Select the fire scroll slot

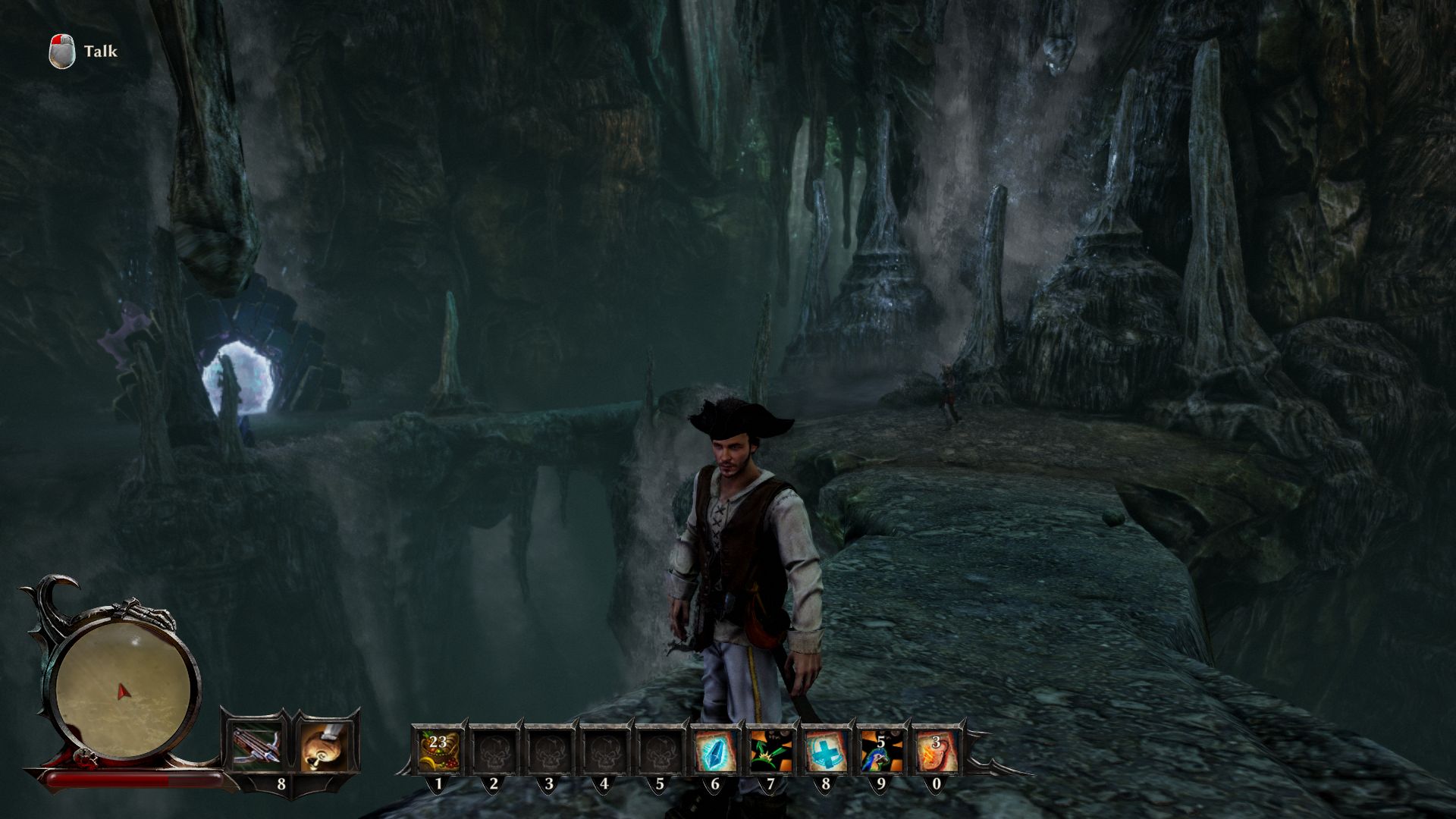tap(935, 750)
